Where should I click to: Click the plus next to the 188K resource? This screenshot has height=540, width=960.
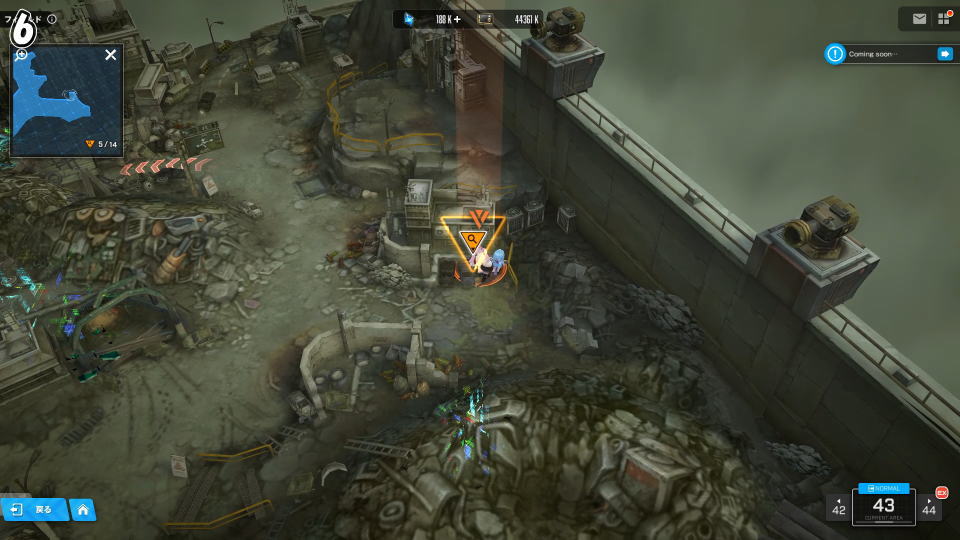coord(457,19)
